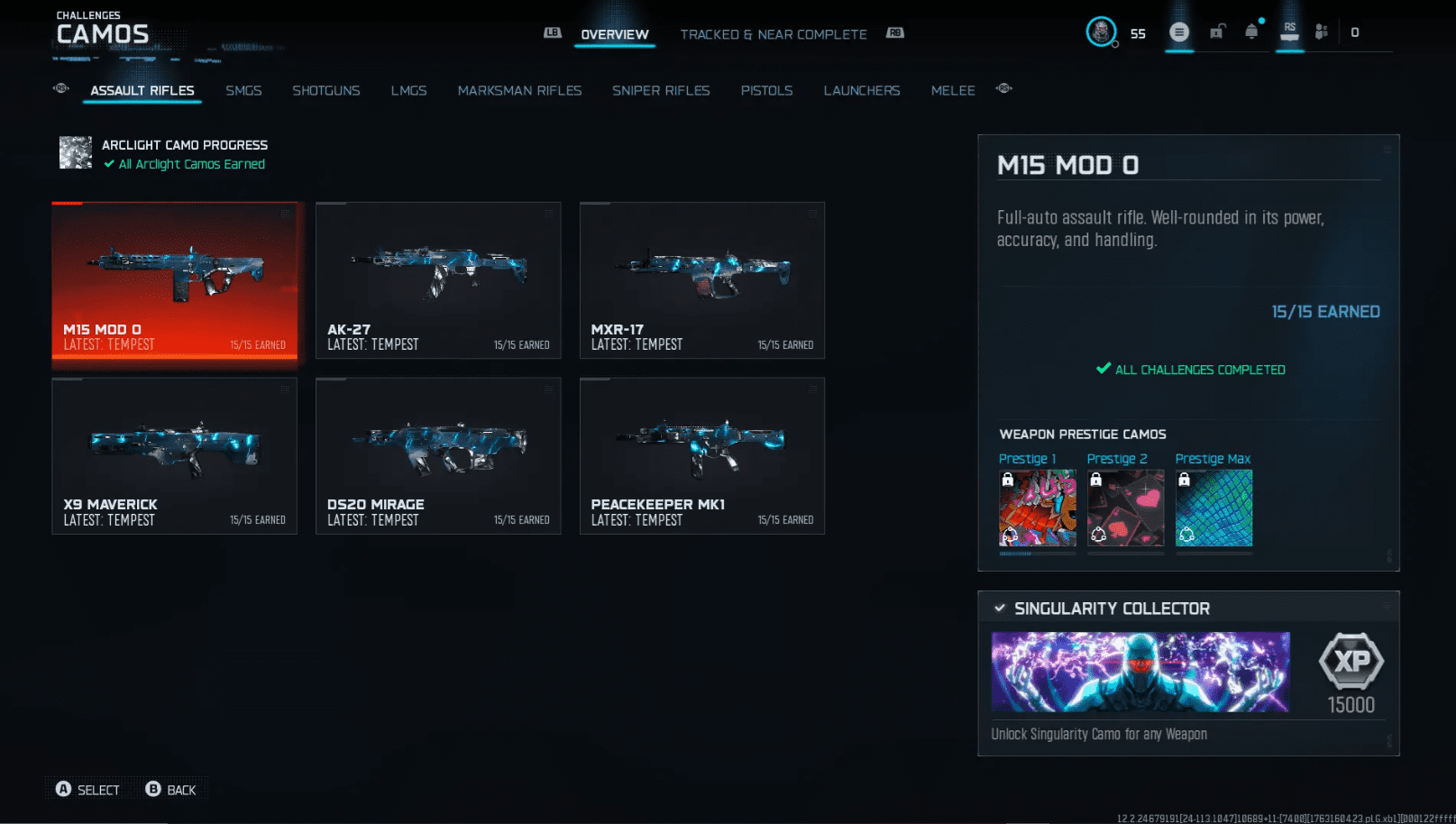Screen dimensions: 1456x824
Task: Click the menu list icon in the top bar
Action: [1179, 31]
